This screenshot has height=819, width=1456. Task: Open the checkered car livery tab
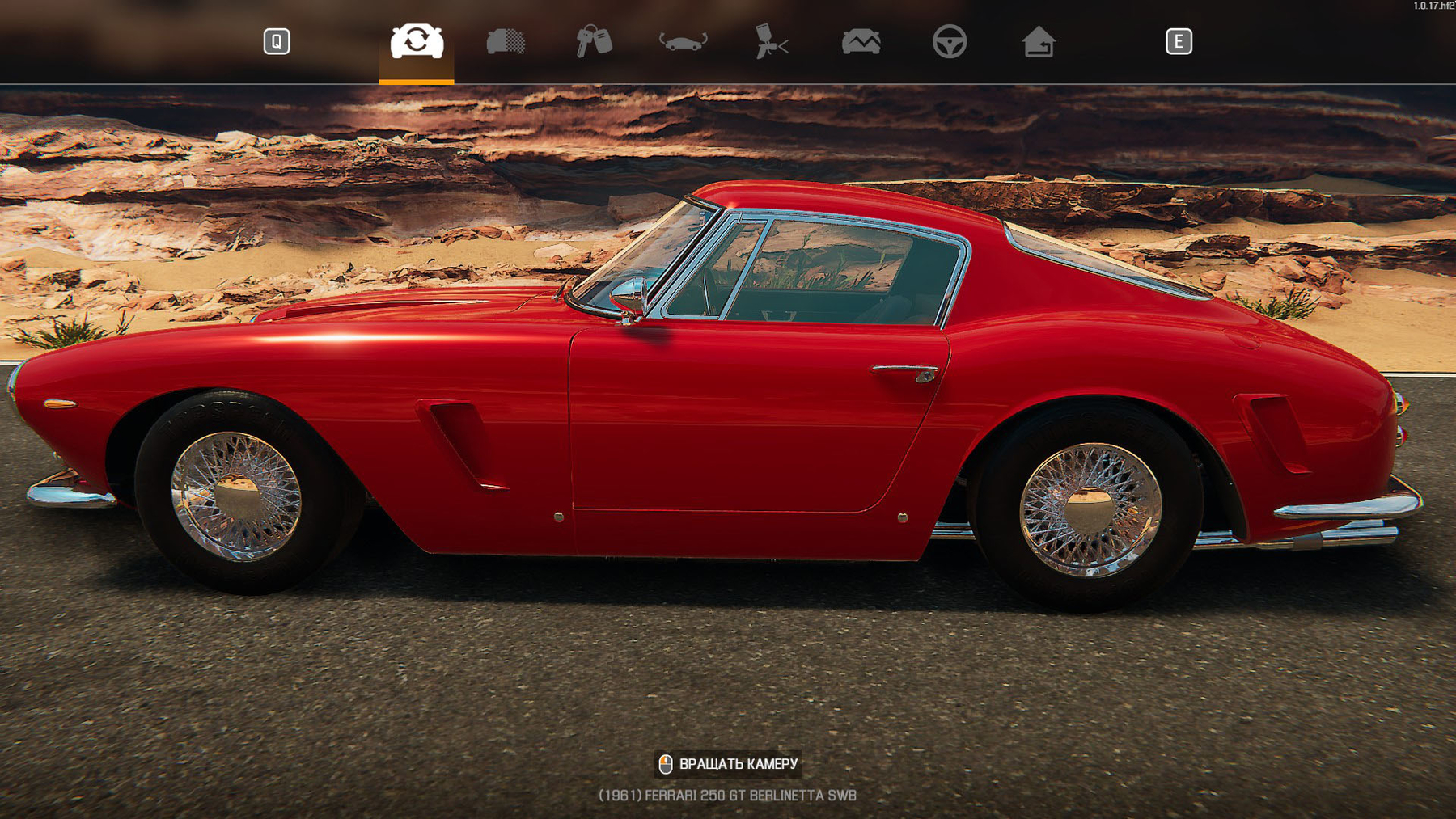click(506, 41)
